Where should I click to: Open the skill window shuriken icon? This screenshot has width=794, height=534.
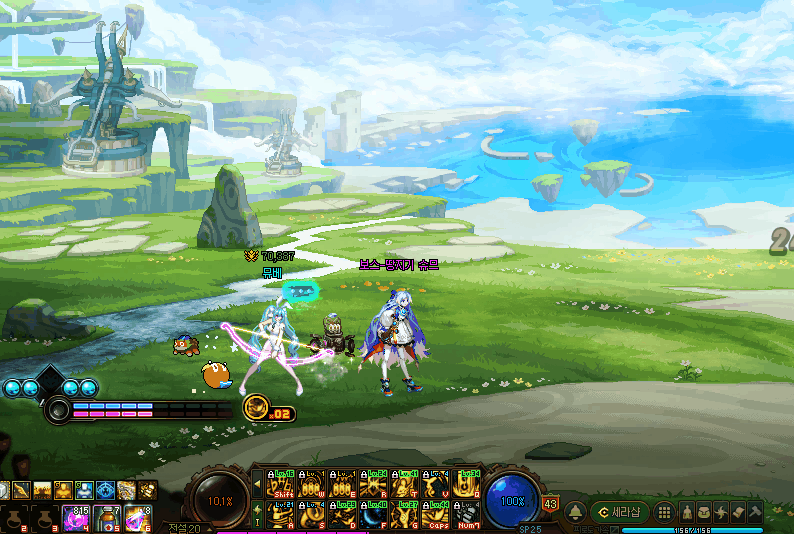[x=721, y=512]
